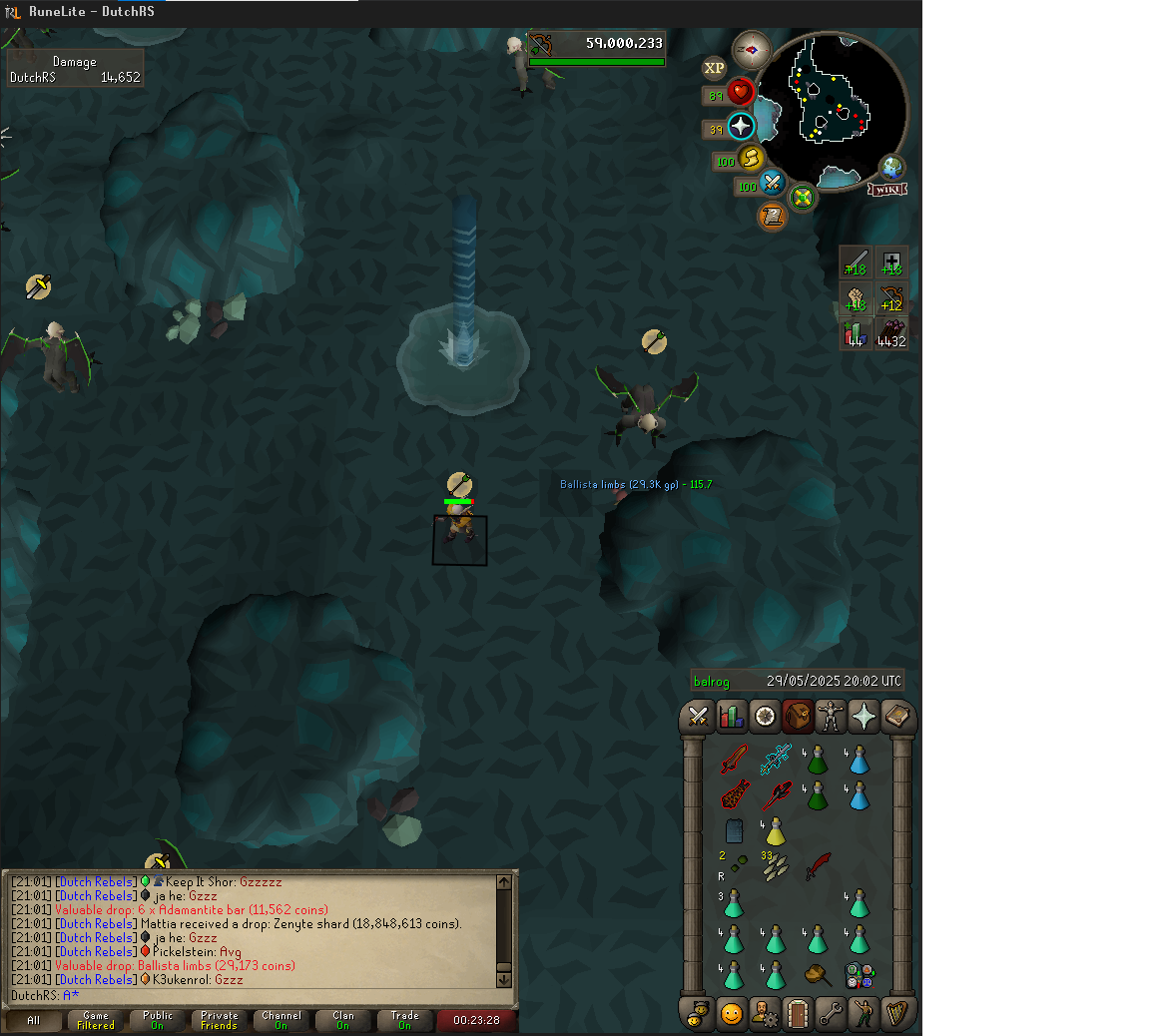Click the rune pouch in the inventory
This screenshot has height=1036, width=1150.
859,975
